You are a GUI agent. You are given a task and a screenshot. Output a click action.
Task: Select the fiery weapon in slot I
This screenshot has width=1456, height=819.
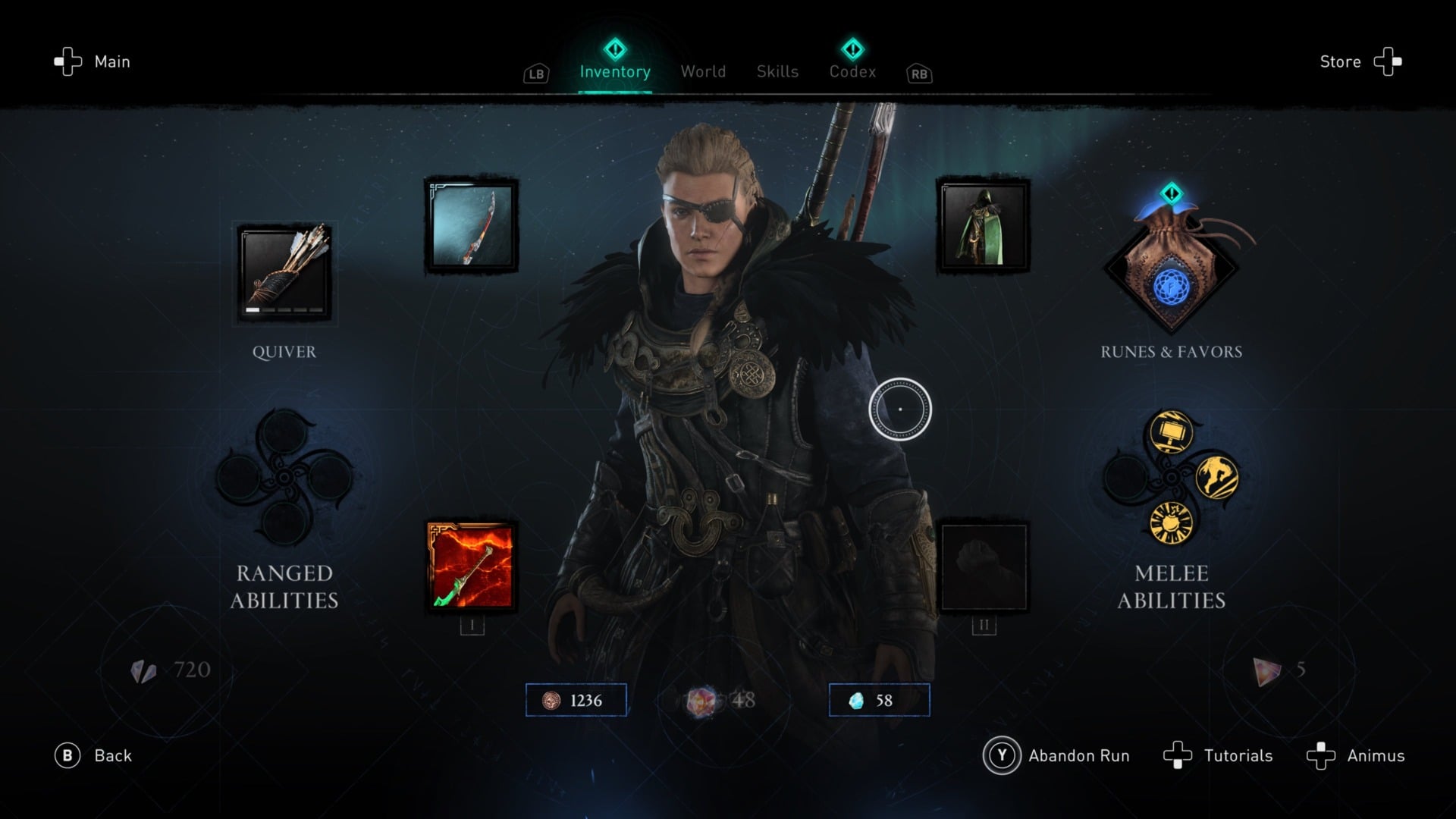470,567
